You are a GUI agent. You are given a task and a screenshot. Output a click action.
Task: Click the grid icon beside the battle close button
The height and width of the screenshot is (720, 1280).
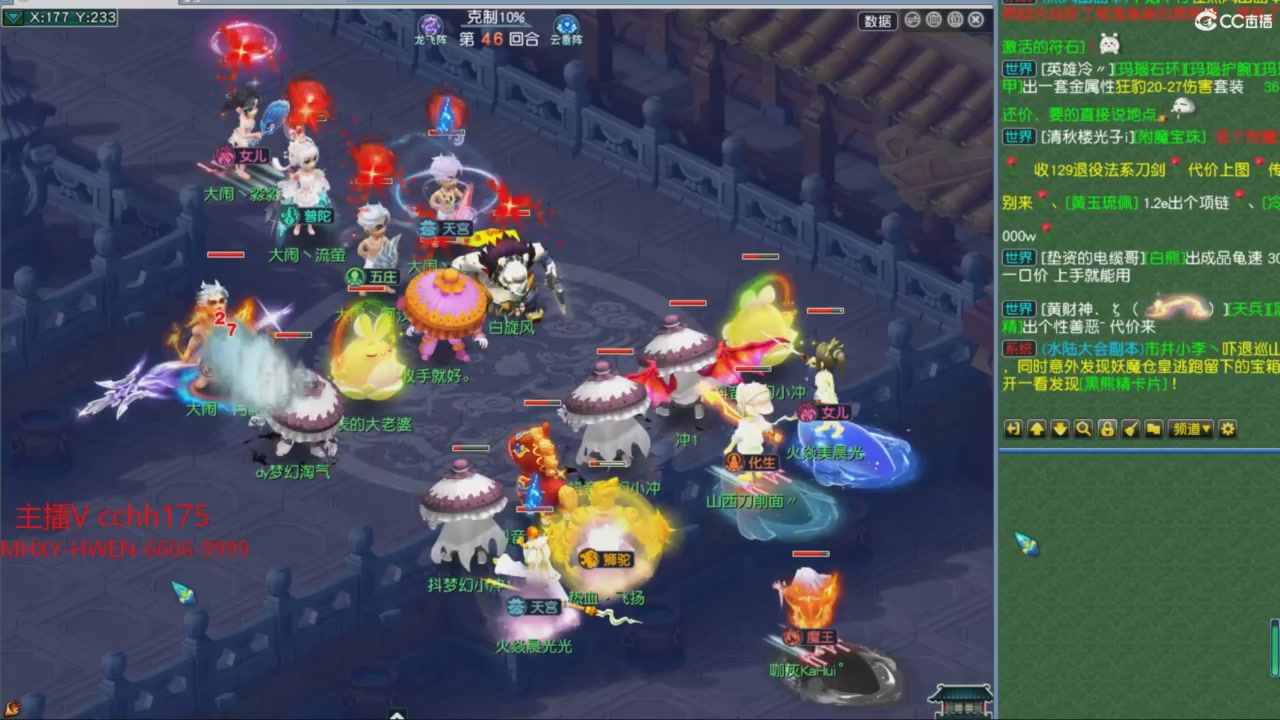pos(934,20)
